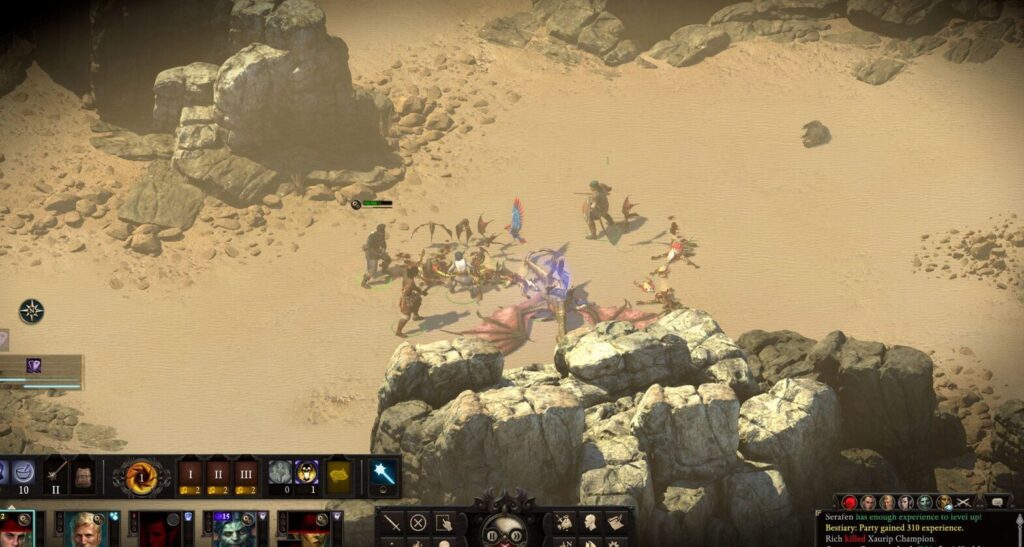The image size is (1024, 547).
Task: Open the level II spells
Action: [218, 473]
